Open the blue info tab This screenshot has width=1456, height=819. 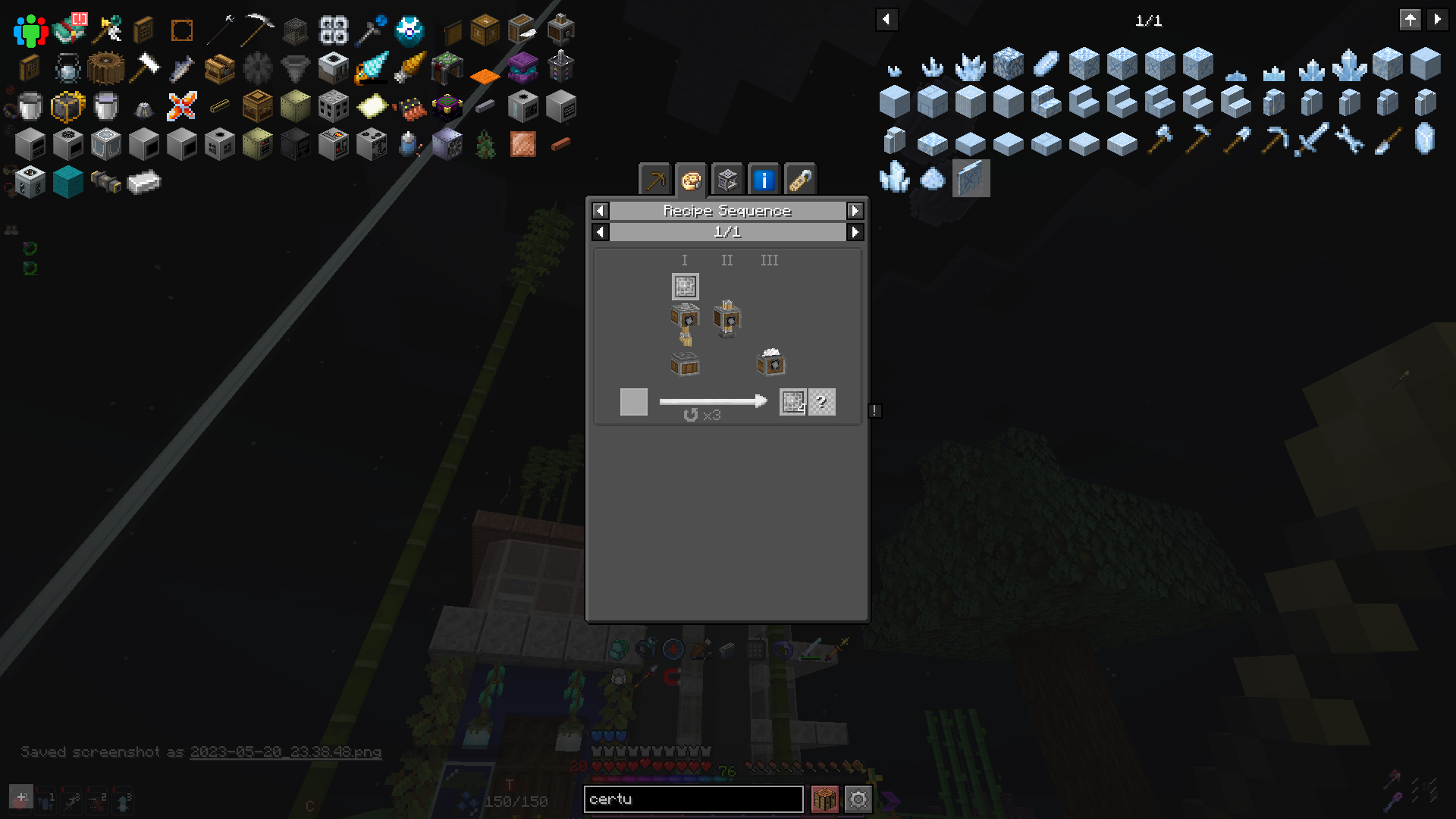tap(764, 180)
